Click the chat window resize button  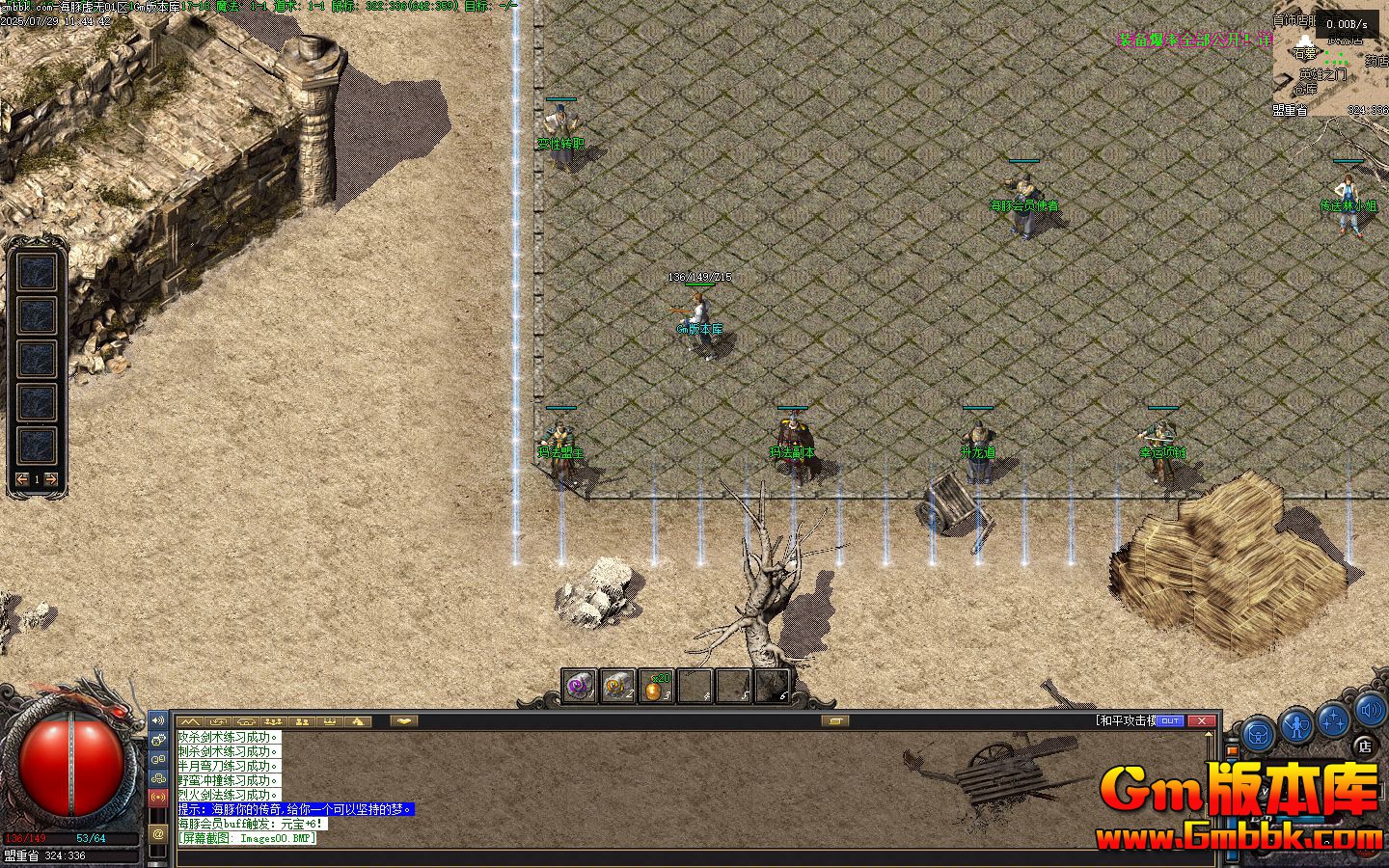click(835, 720)
